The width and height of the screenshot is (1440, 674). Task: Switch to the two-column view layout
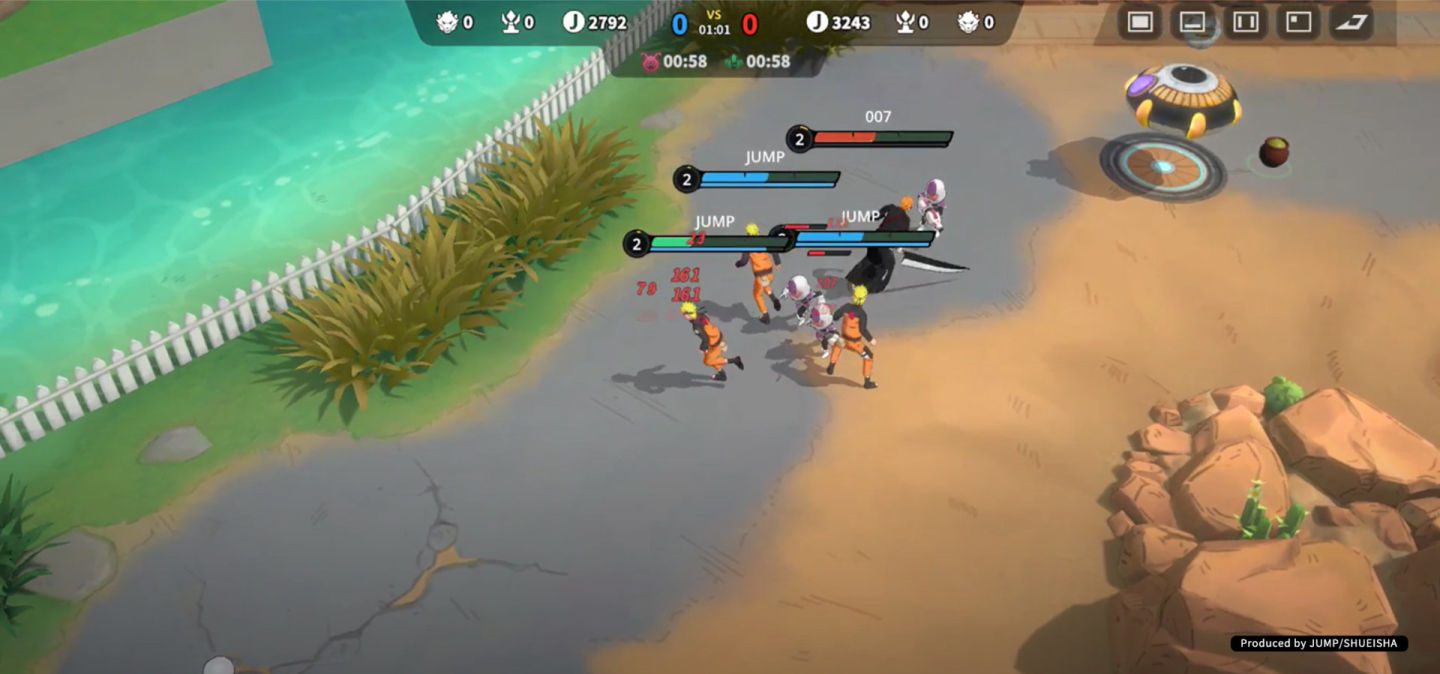point(1246,22)
